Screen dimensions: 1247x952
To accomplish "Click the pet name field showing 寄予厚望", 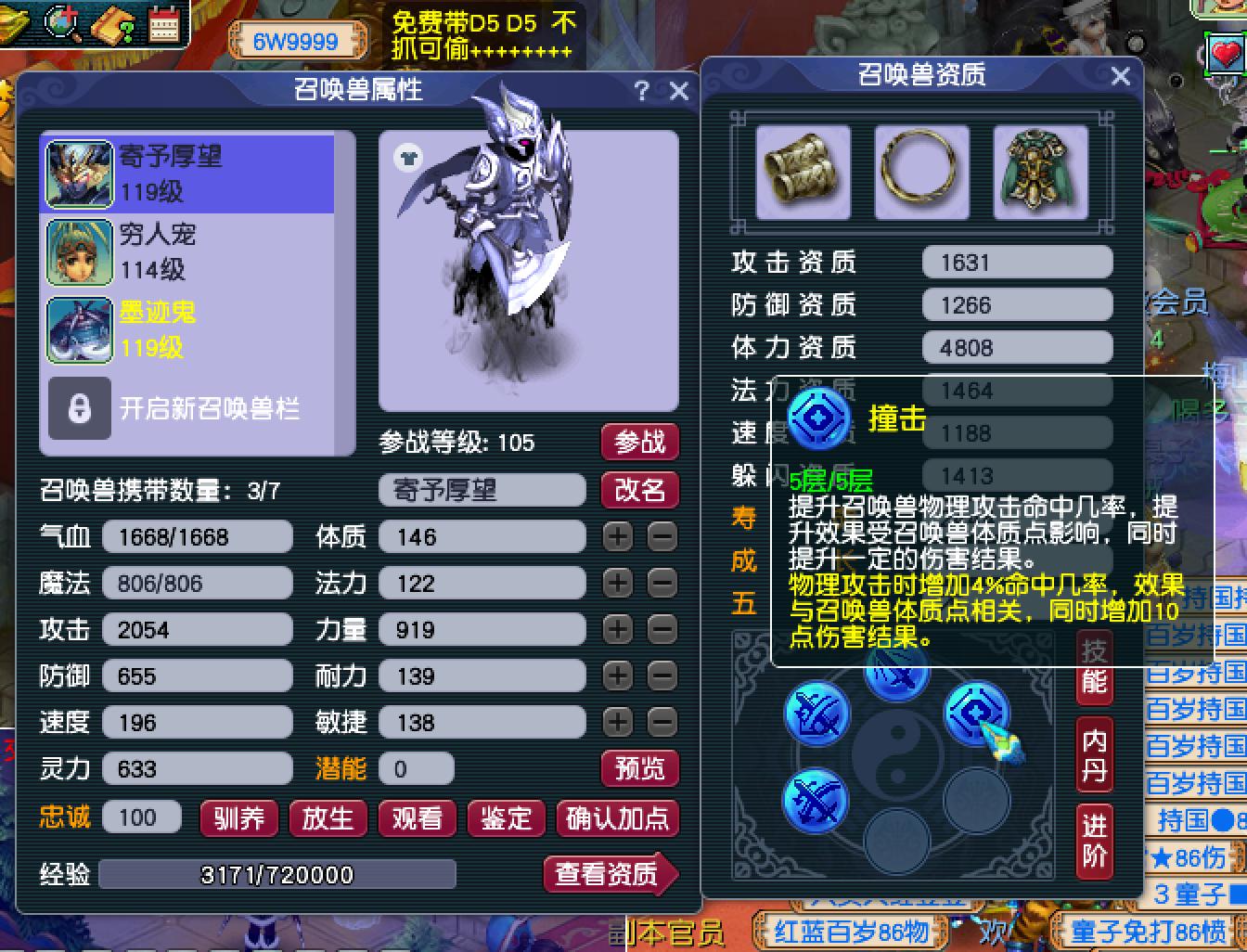I will [482, 490].
